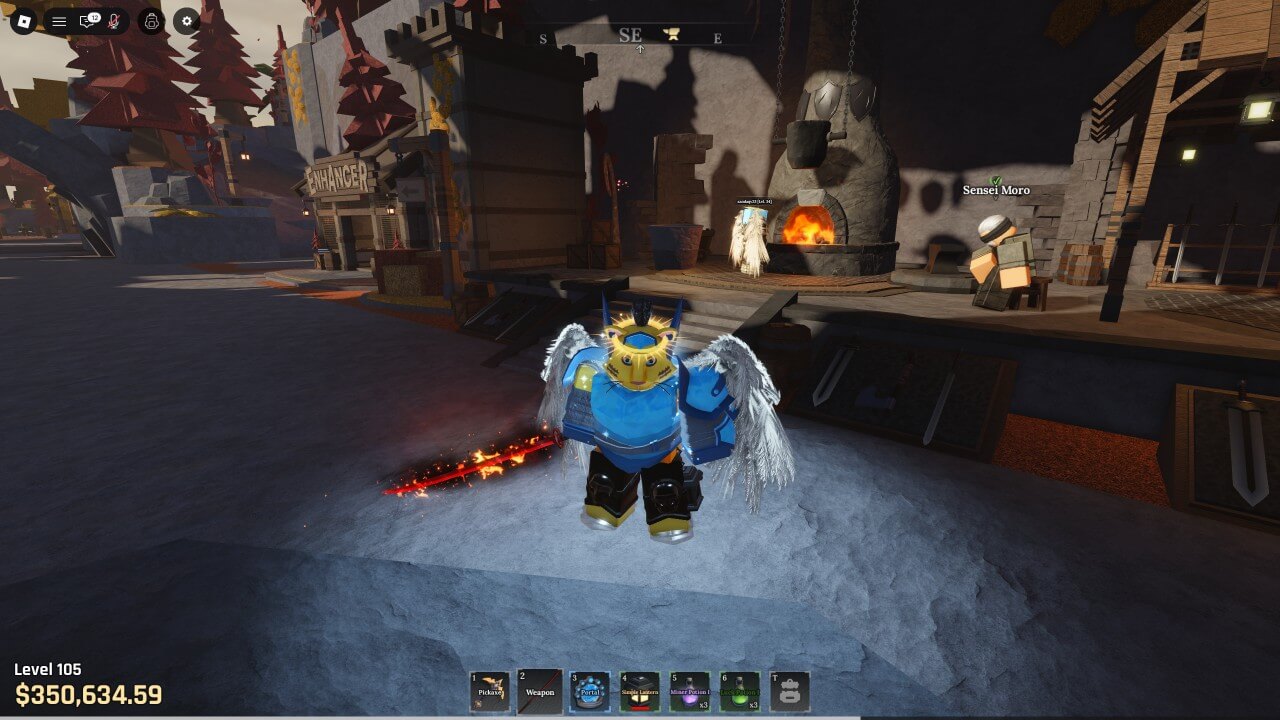
Task: Use the green Luck Potion I
Action: tap(740, 691)
